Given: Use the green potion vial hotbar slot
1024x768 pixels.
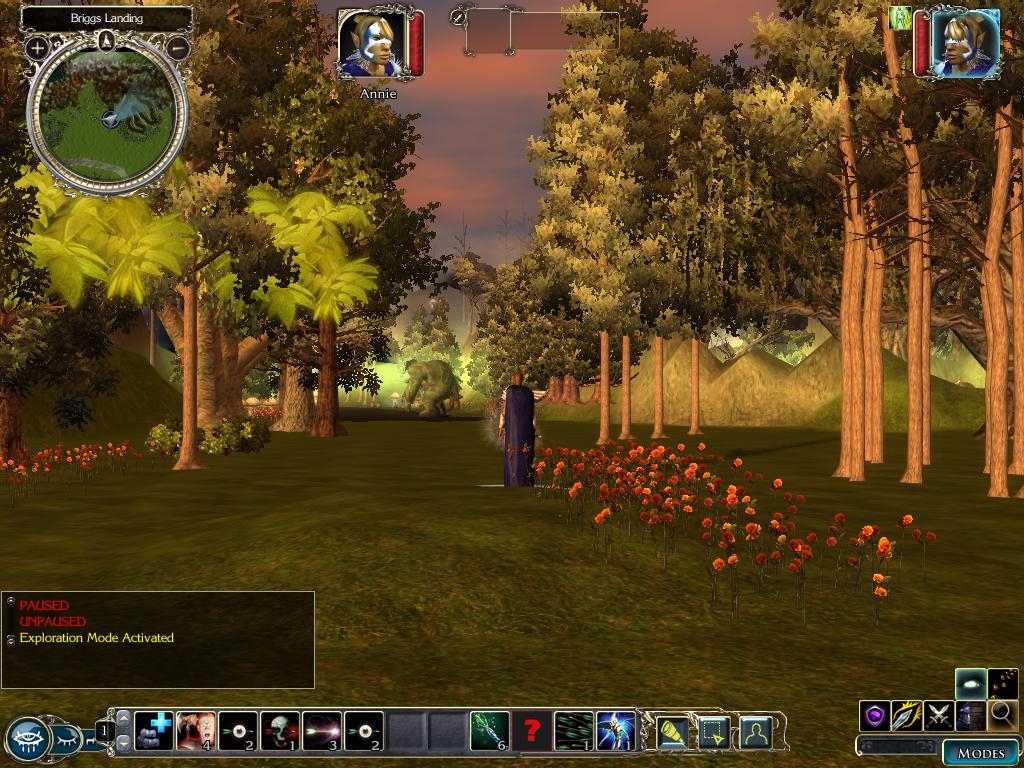Looking at the screenshot, I should pos(490,731).
